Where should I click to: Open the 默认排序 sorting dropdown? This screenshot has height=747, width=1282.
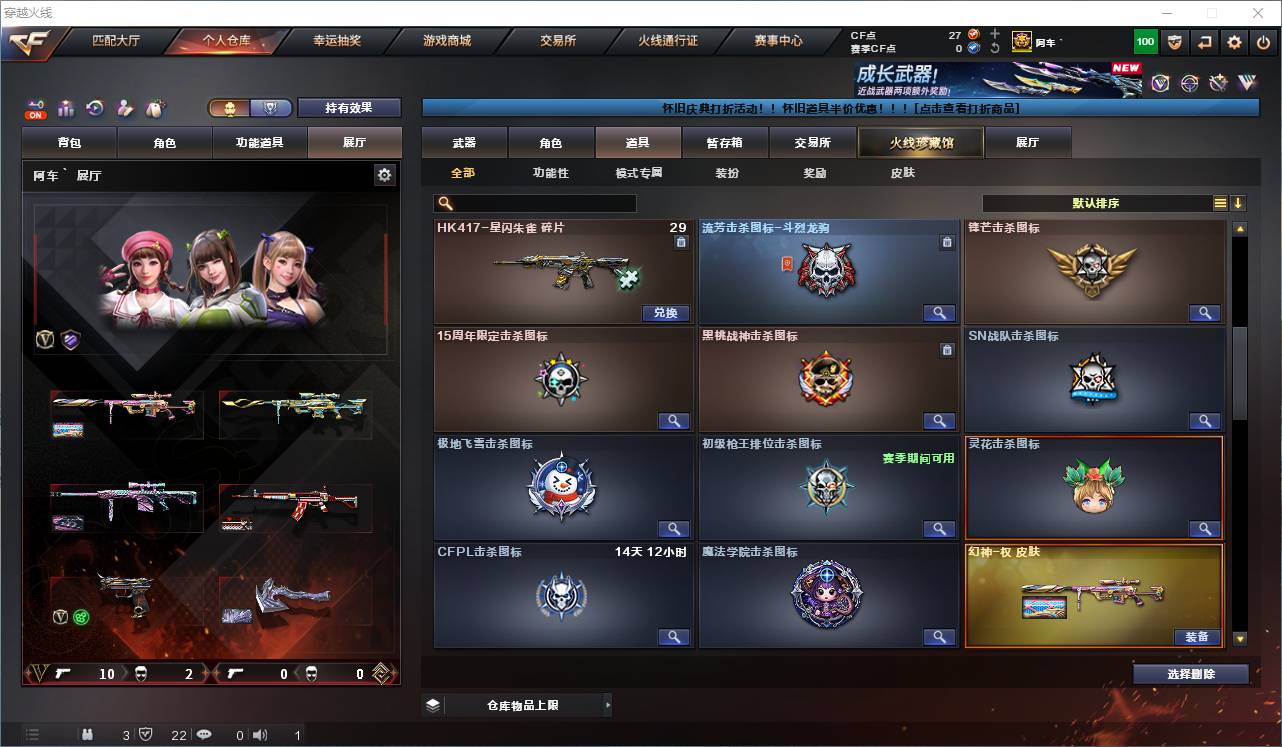(x=1105, y=202)
